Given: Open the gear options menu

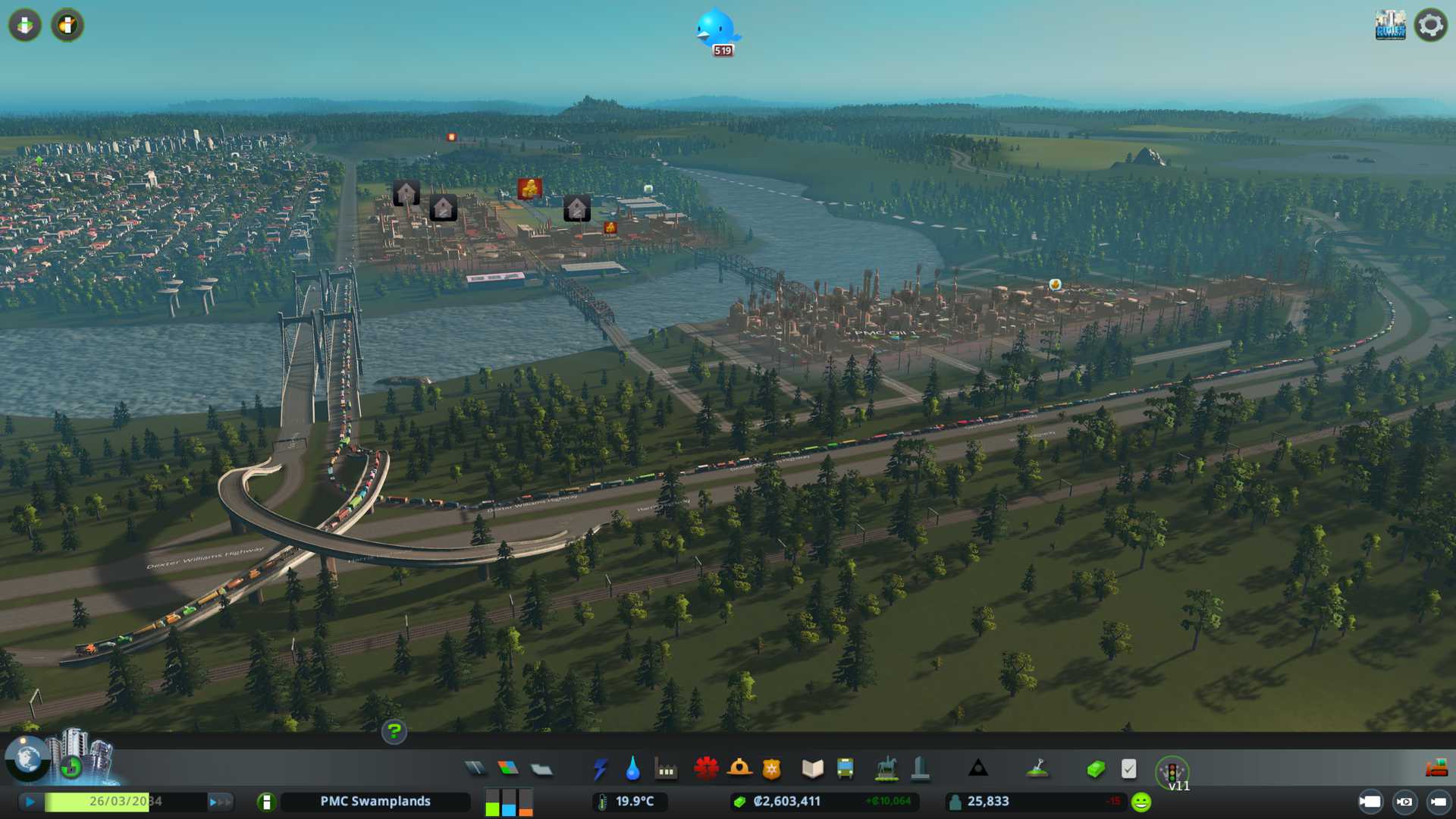Looking at the screenshot, I should point(1430,26).
